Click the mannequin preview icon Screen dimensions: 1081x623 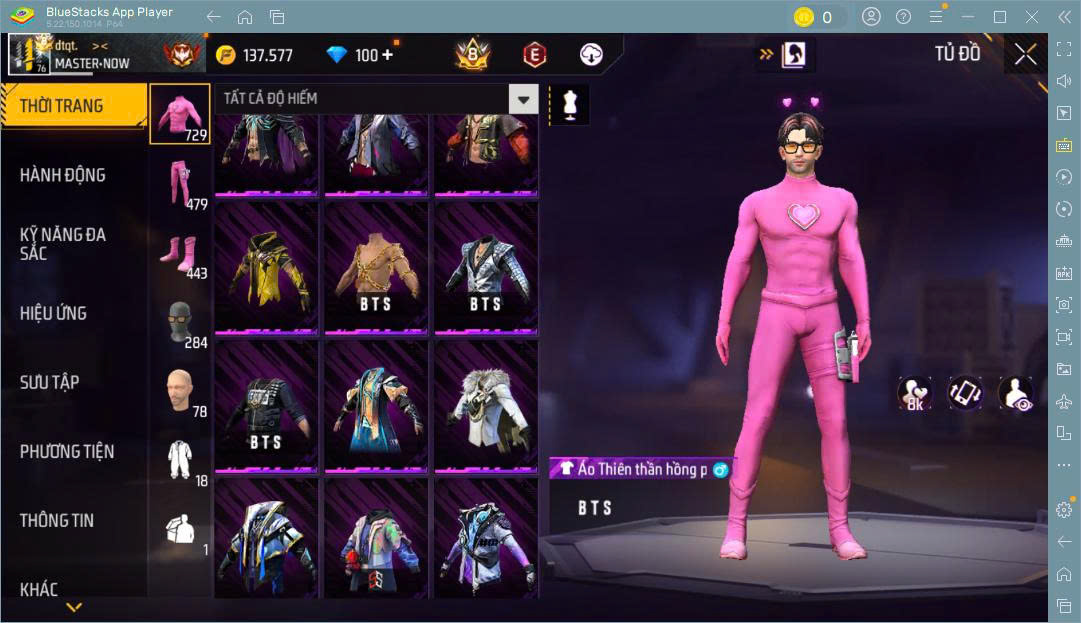tap(571, 104)
